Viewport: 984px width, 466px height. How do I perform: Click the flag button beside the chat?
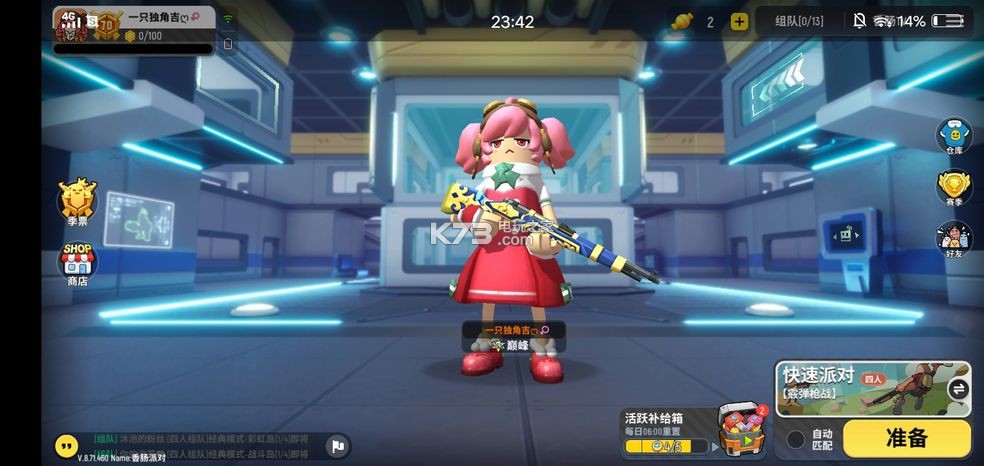click(338, 446)
